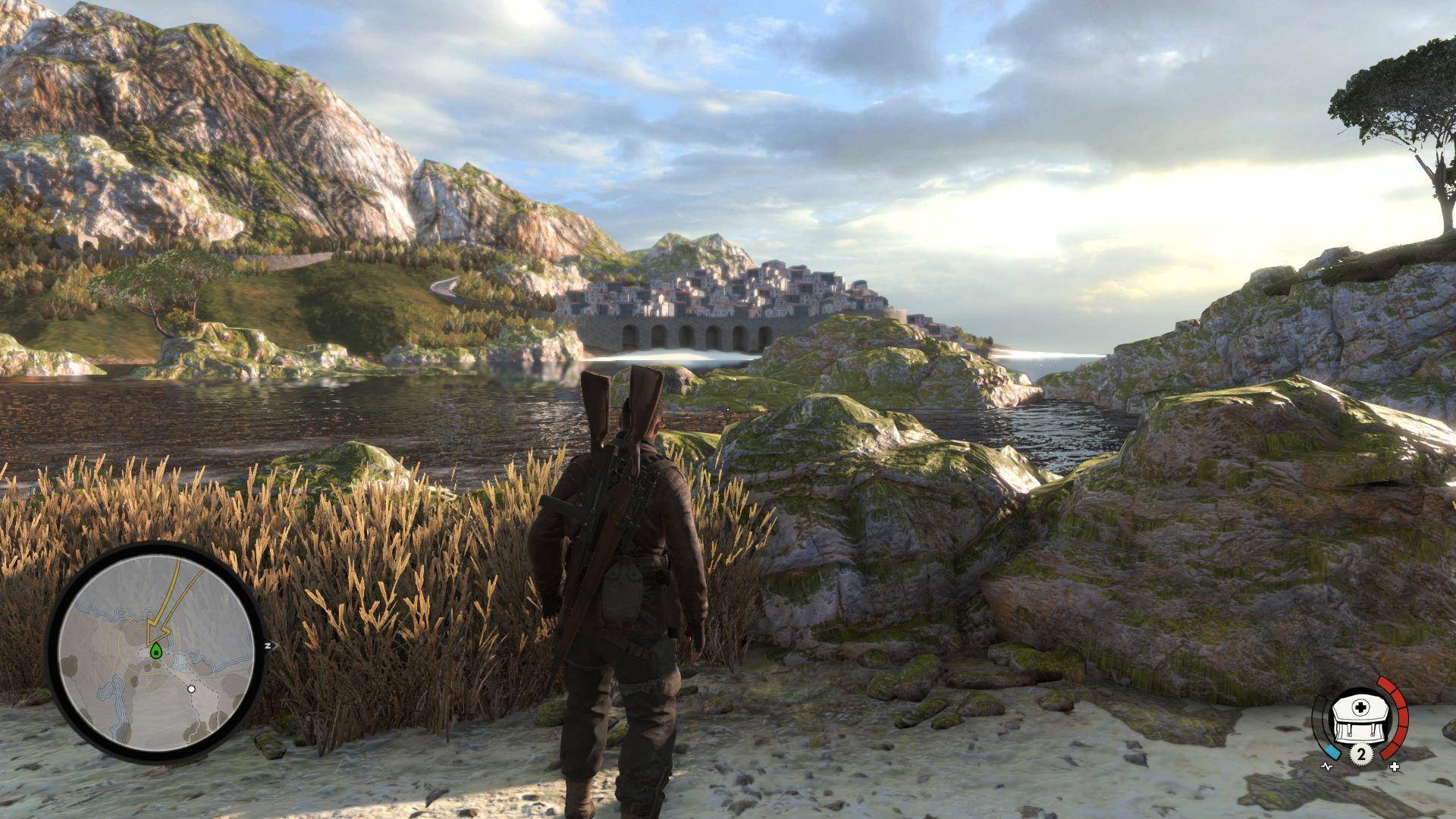Screen dimensions: 1456x819
Task: Select the white objective dot on minimap
Action: point(192,689)
